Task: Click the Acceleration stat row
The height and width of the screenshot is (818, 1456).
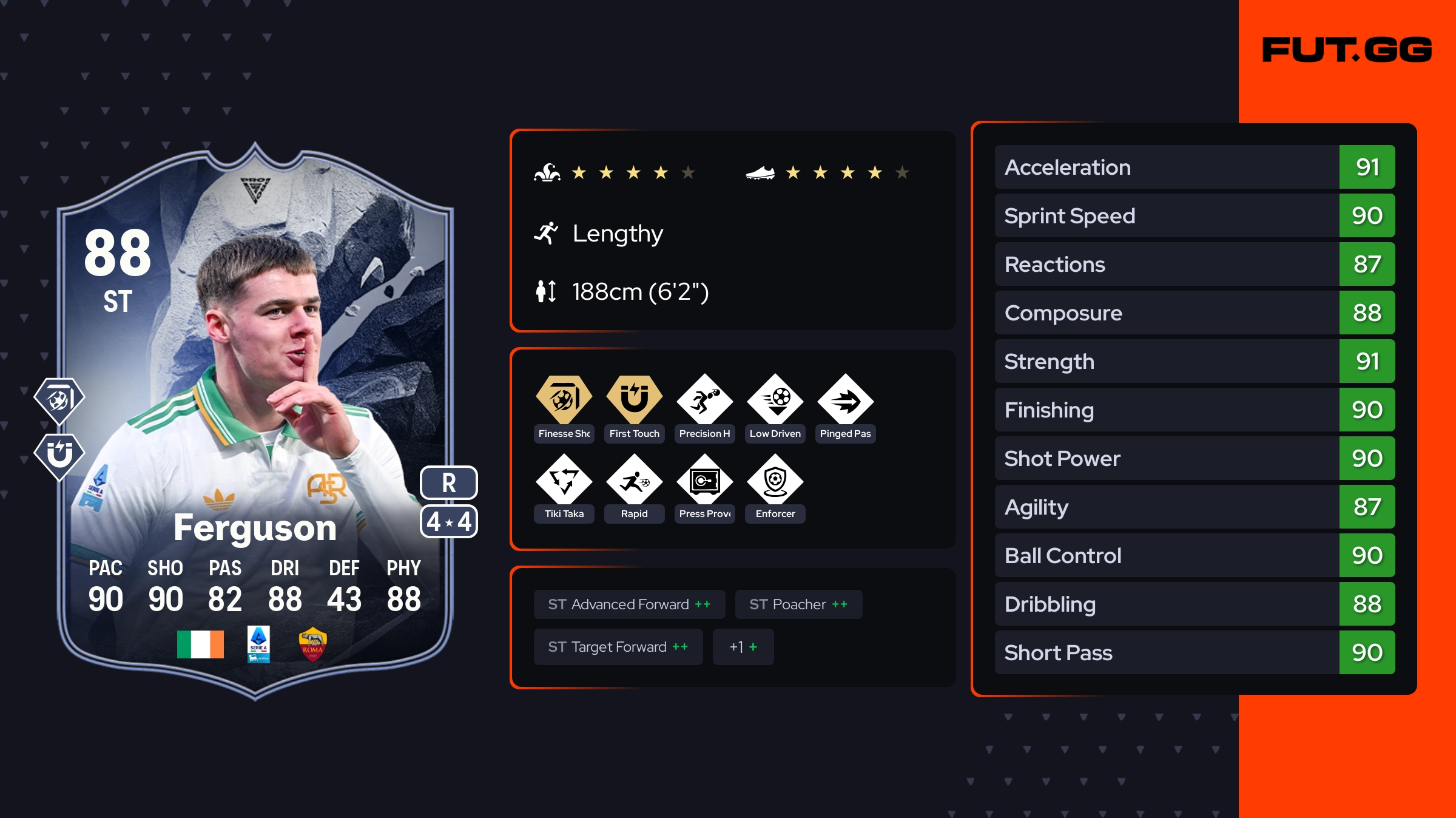Action: pos(1195,167)
